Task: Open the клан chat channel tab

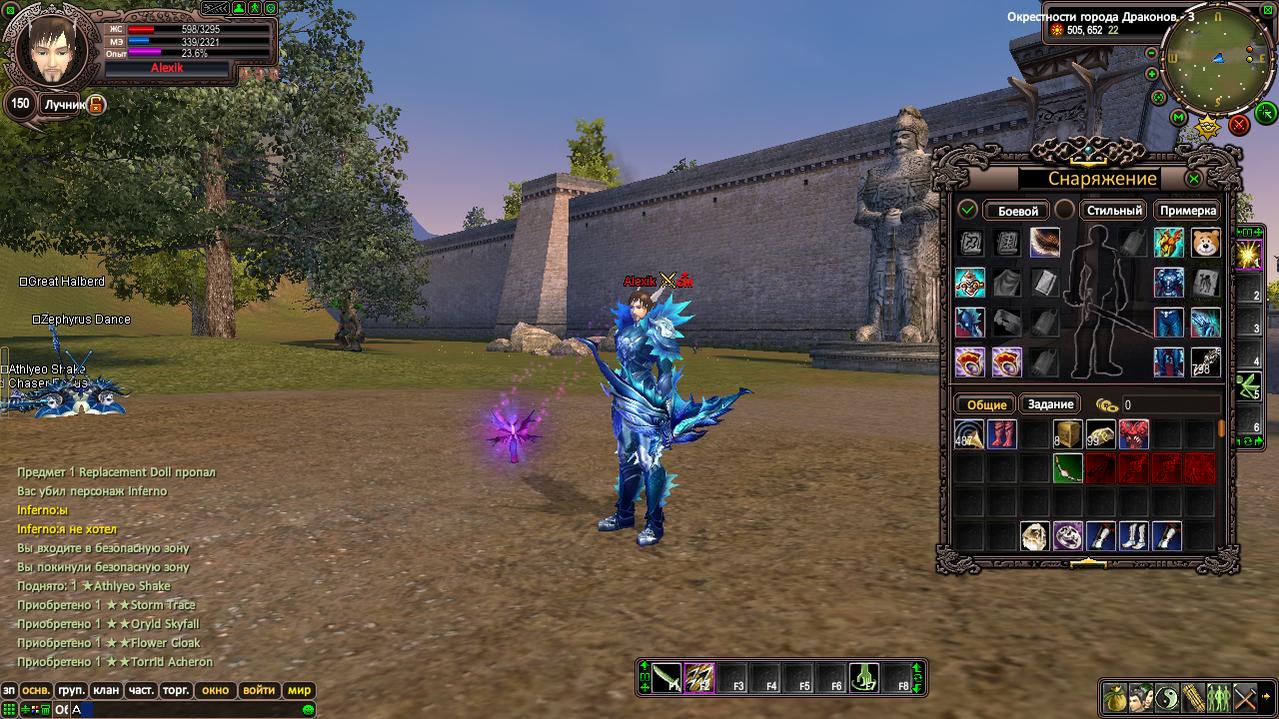Action: point(105,690)
